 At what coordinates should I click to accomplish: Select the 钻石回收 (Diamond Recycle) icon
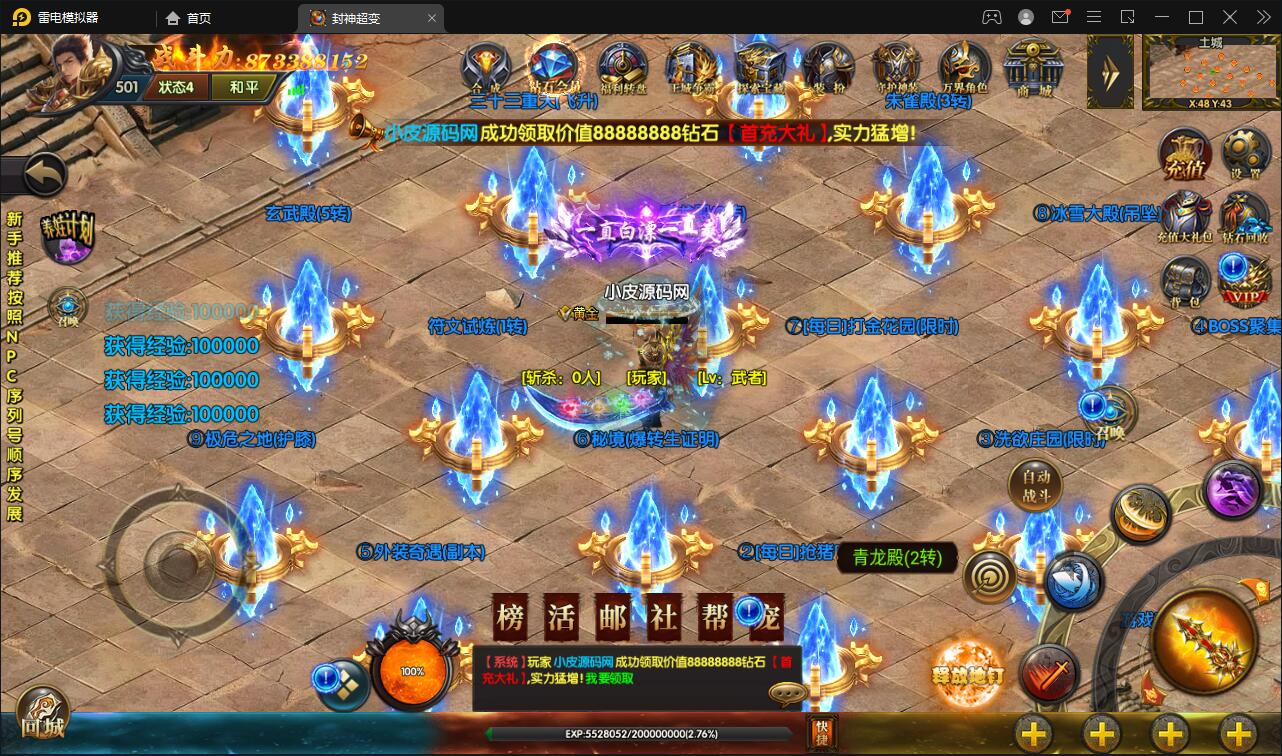(1245, 217)
